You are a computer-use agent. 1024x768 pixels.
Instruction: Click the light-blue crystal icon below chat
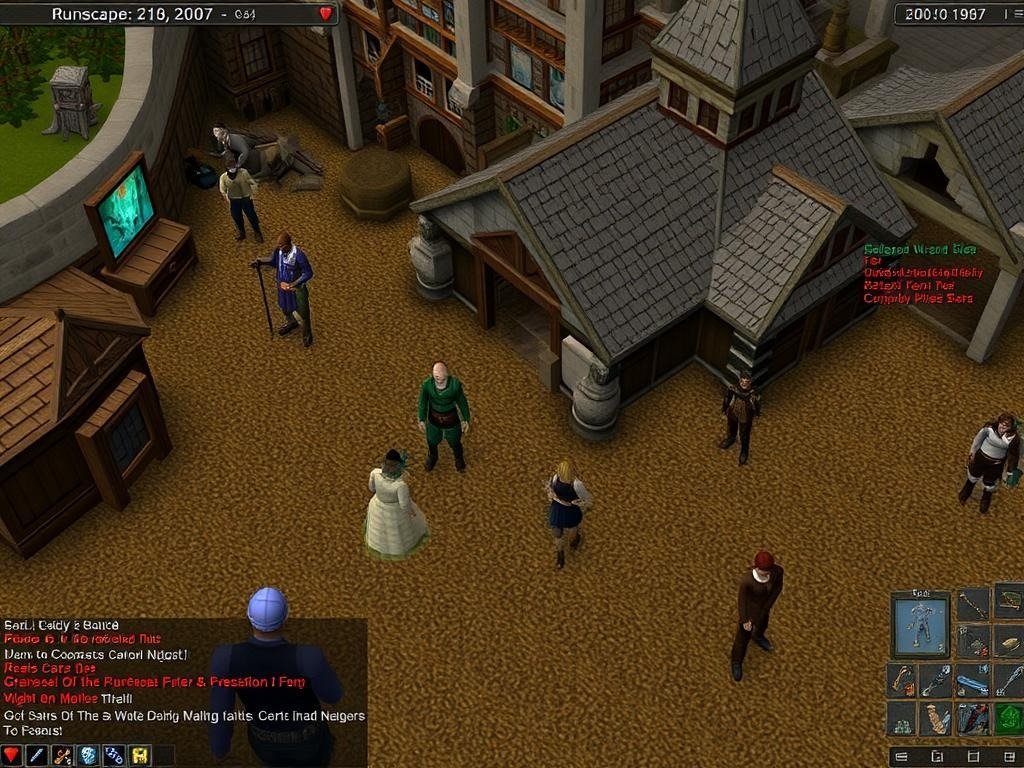[88, 755]
